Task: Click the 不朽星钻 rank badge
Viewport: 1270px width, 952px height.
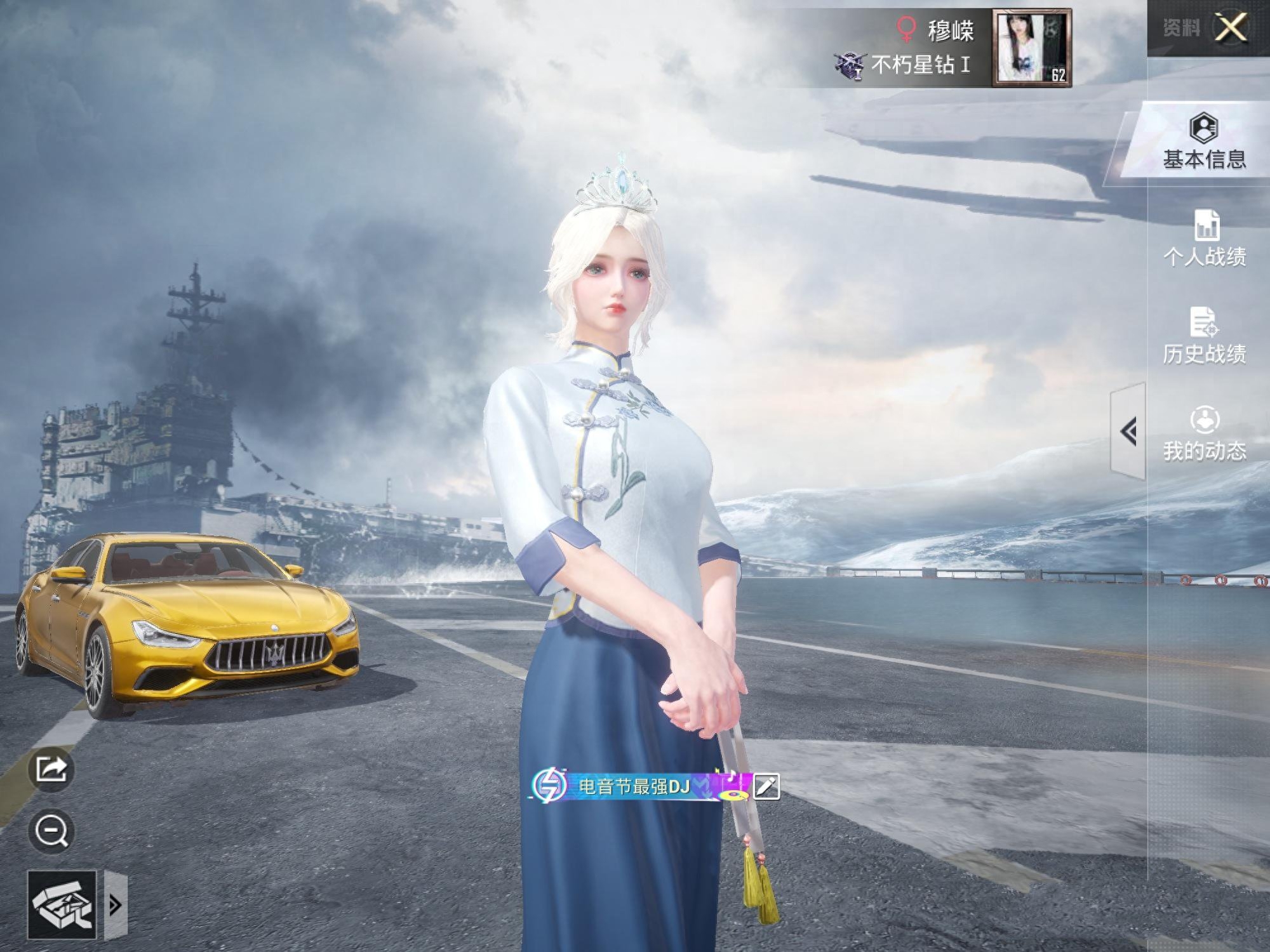Action: [850, 65]
